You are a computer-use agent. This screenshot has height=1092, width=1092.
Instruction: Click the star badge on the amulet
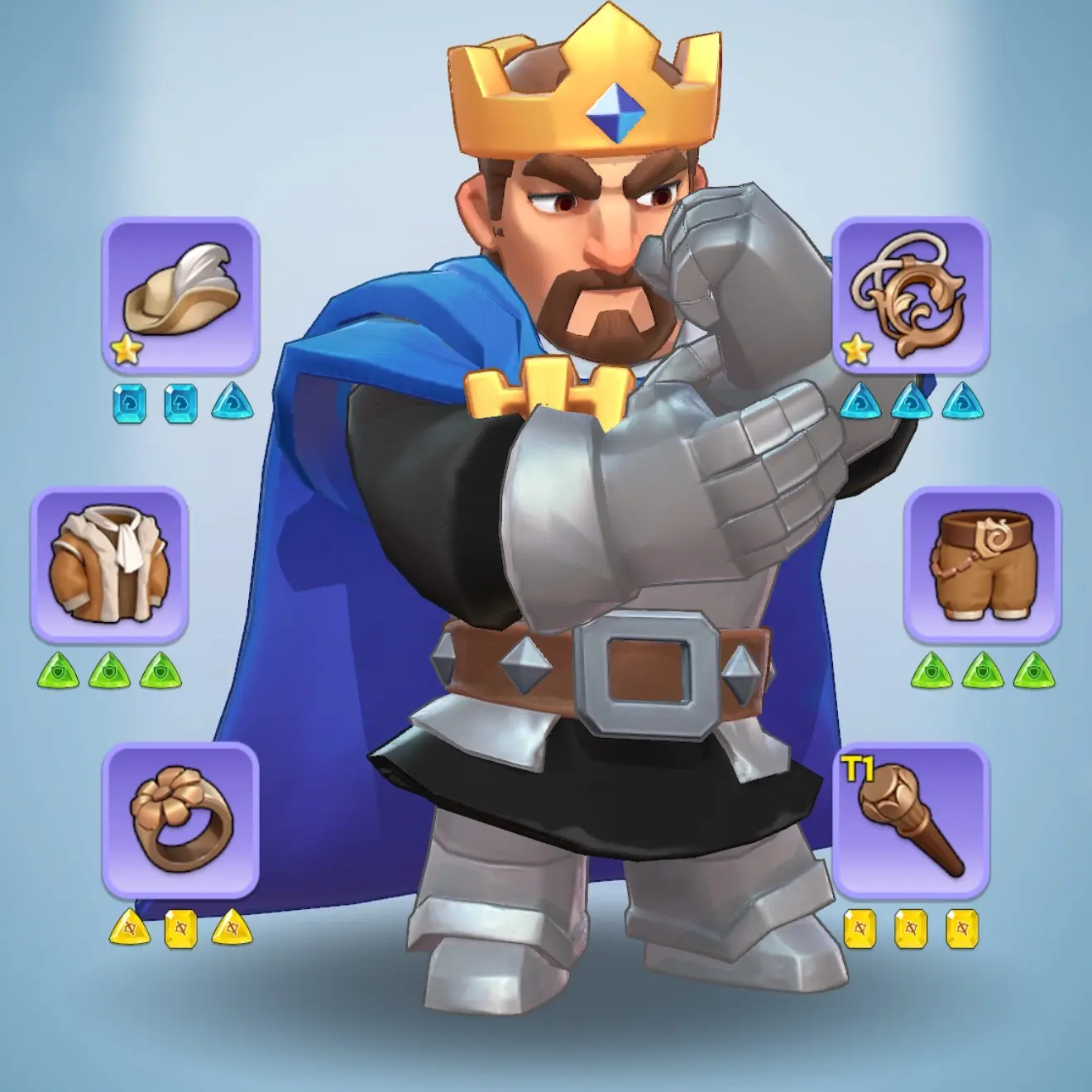(x=855, y=350)
